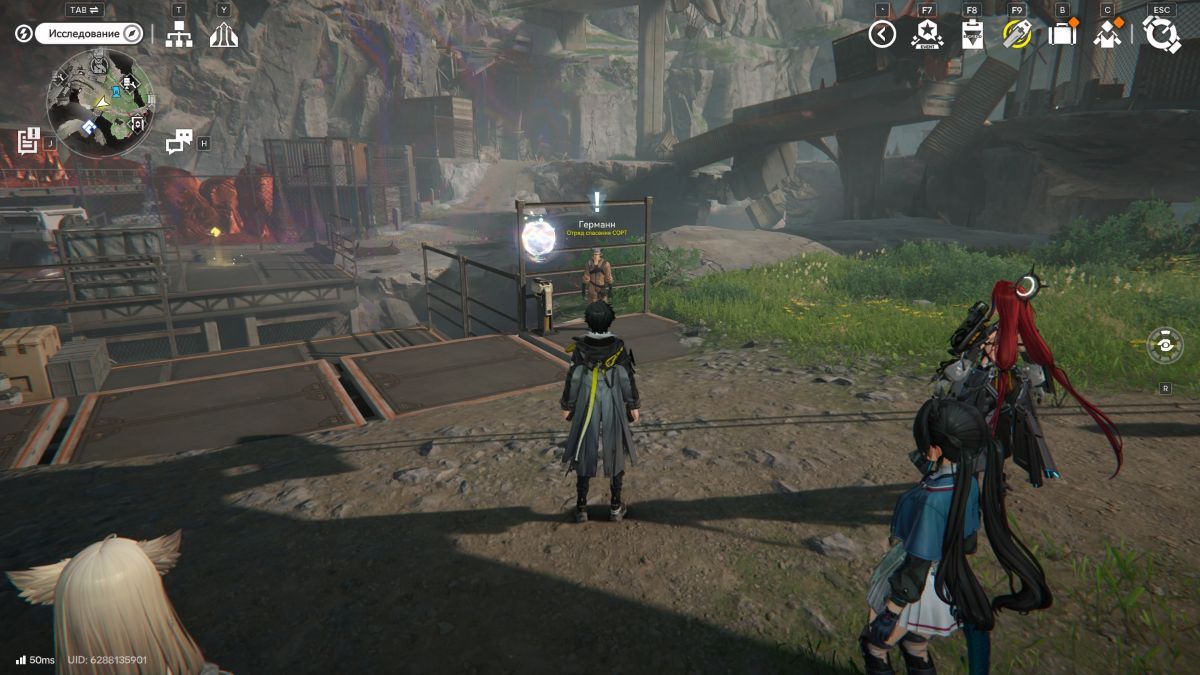Screen dimensions: 1200x675
Task: Open the mission log with exclamation mark
Action: pyautogui.click(x=28, y=141)
